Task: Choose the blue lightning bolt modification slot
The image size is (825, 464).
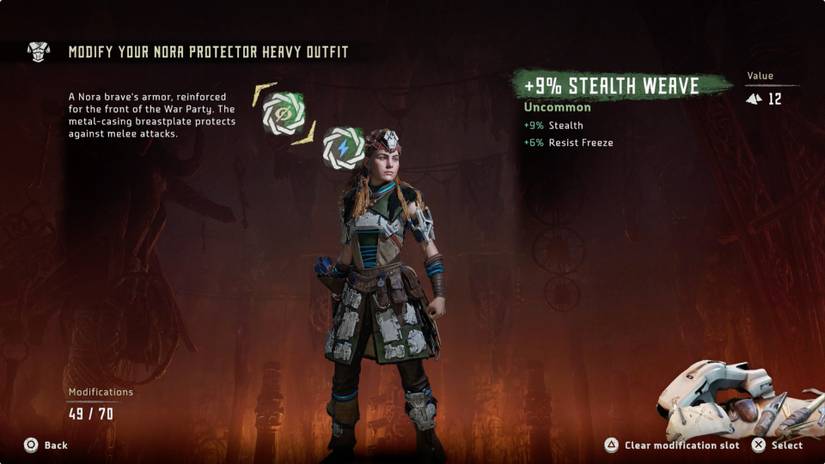Action: [x=343, y=147]
